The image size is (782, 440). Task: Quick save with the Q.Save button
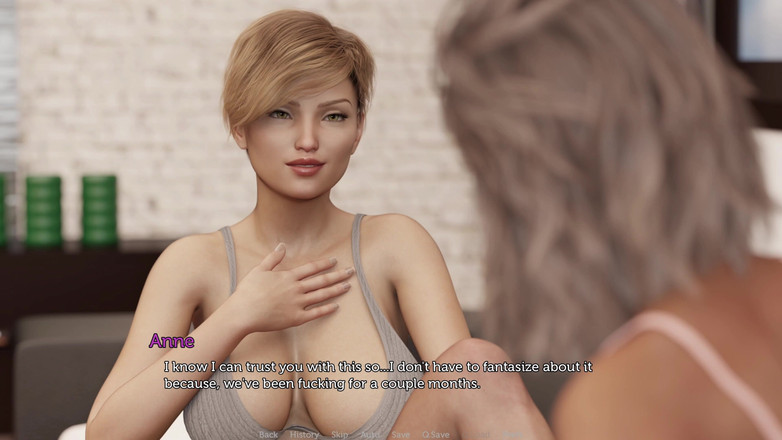[x=436, y=435]
